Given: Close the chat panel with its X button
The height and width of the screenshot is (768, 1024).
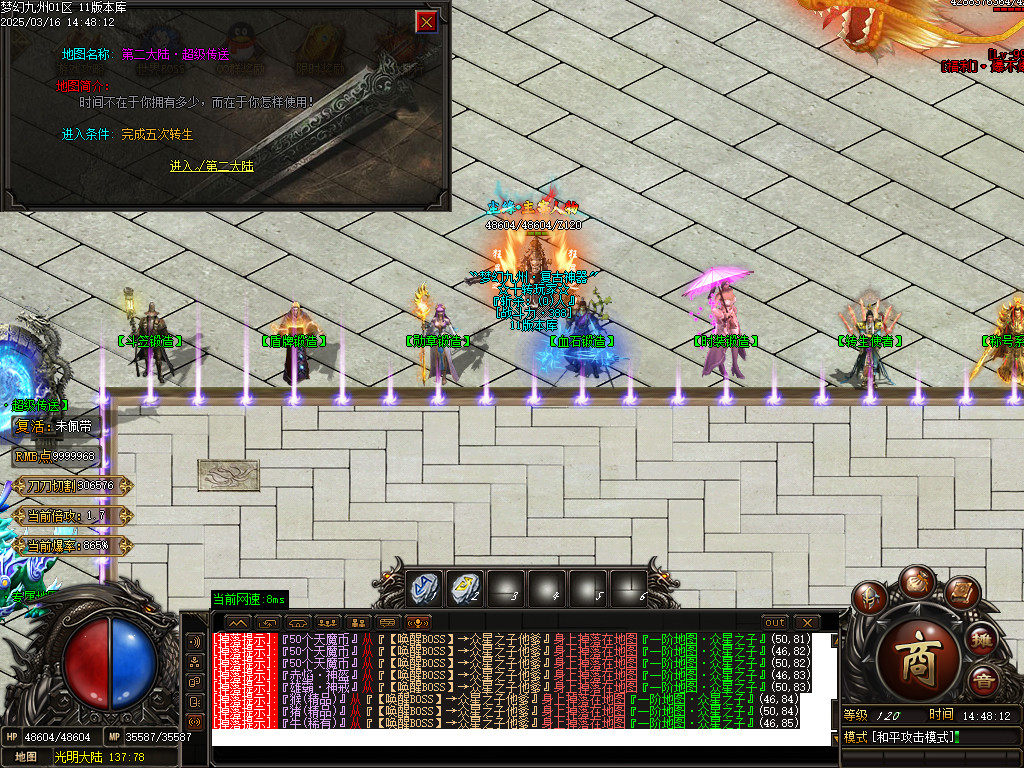Looking at the screenshot, I should [806, 622].
